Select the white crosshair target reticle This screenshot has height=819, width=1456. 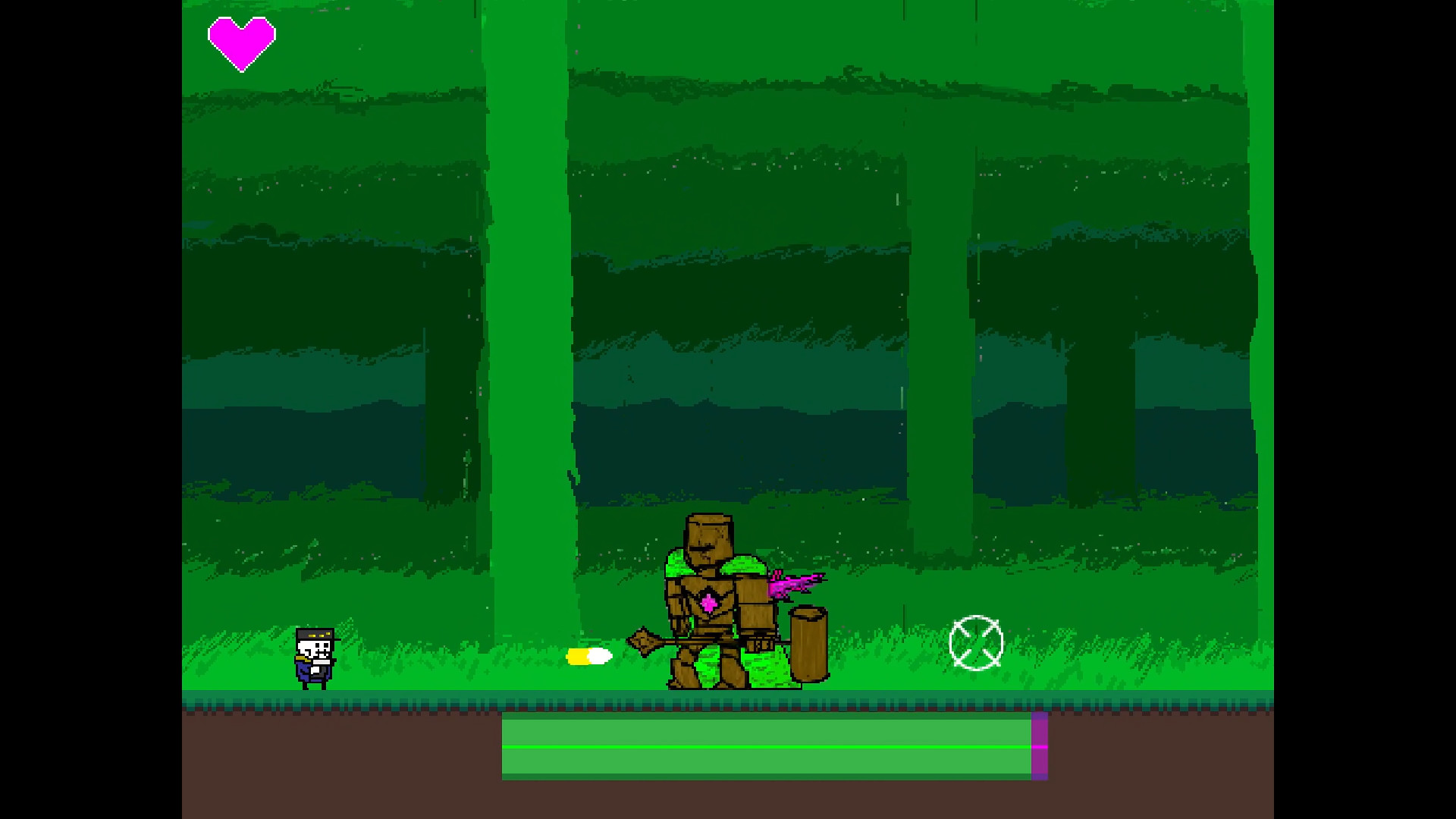pos(977,643)
